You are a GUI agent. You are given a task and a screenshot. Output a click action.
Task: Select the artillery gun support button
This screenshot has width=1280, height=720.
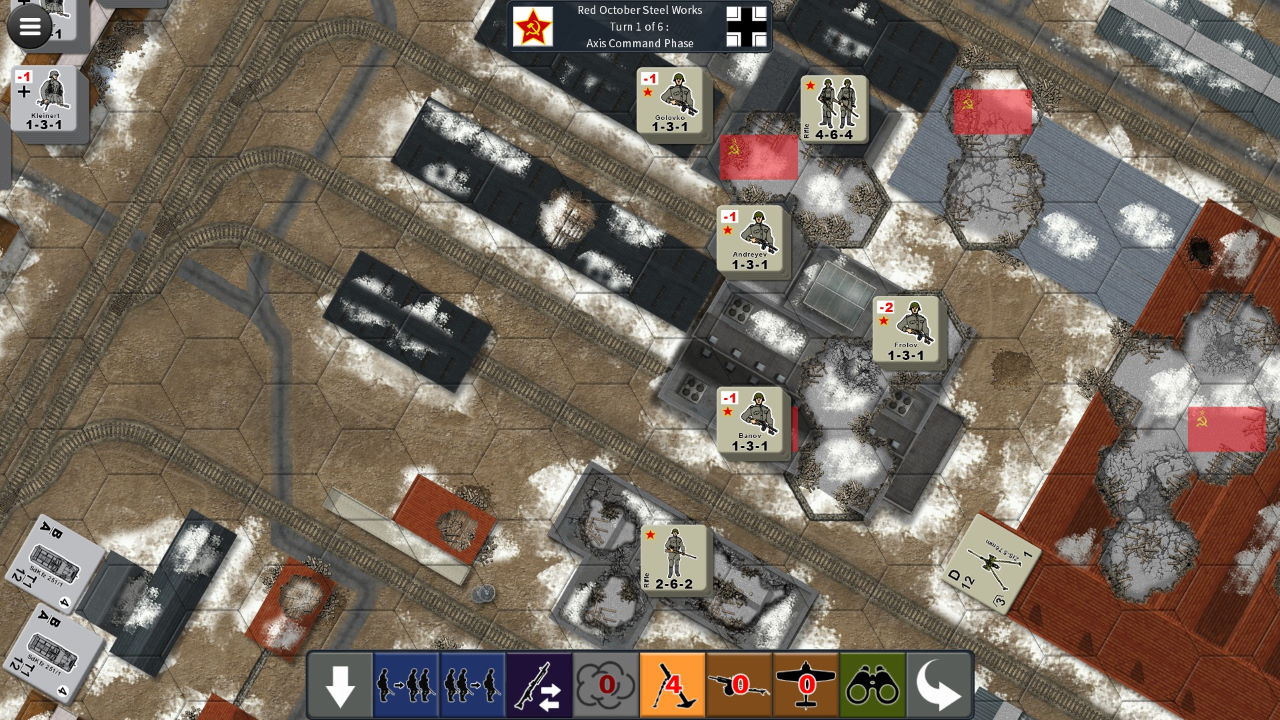coord(739,686)
